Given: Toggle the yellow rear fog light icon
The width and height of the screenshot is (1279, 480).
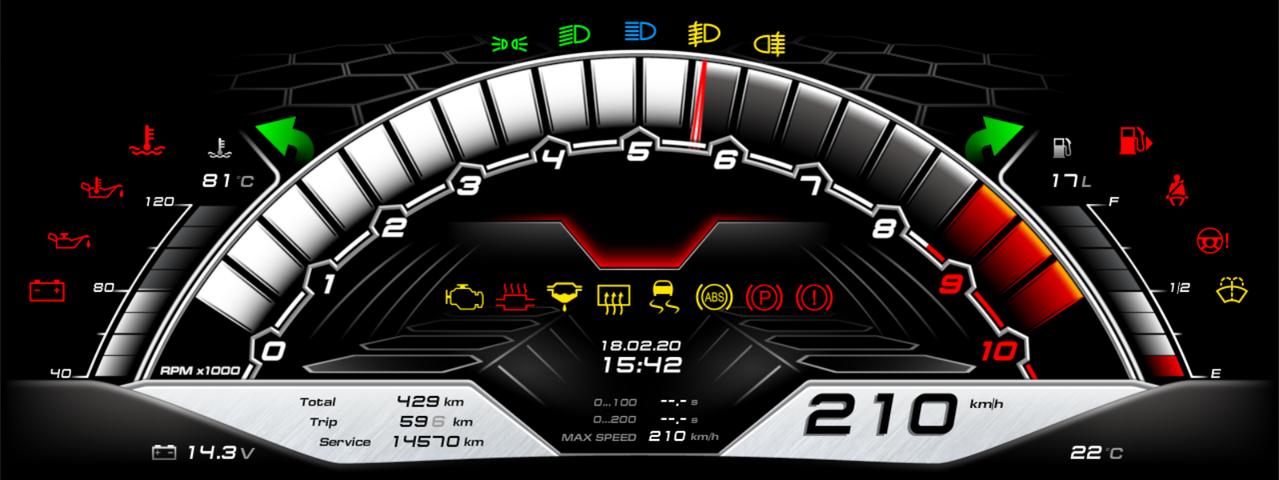Looking at the screenshot, I should 768,43.
